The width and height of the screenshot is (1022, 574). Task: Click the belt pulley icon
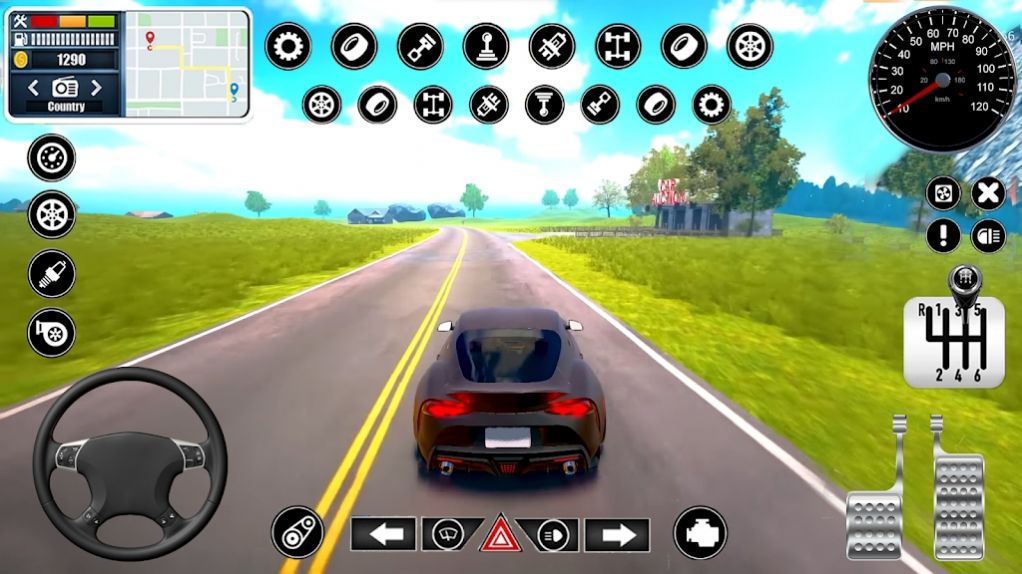(x=297, y=532)
